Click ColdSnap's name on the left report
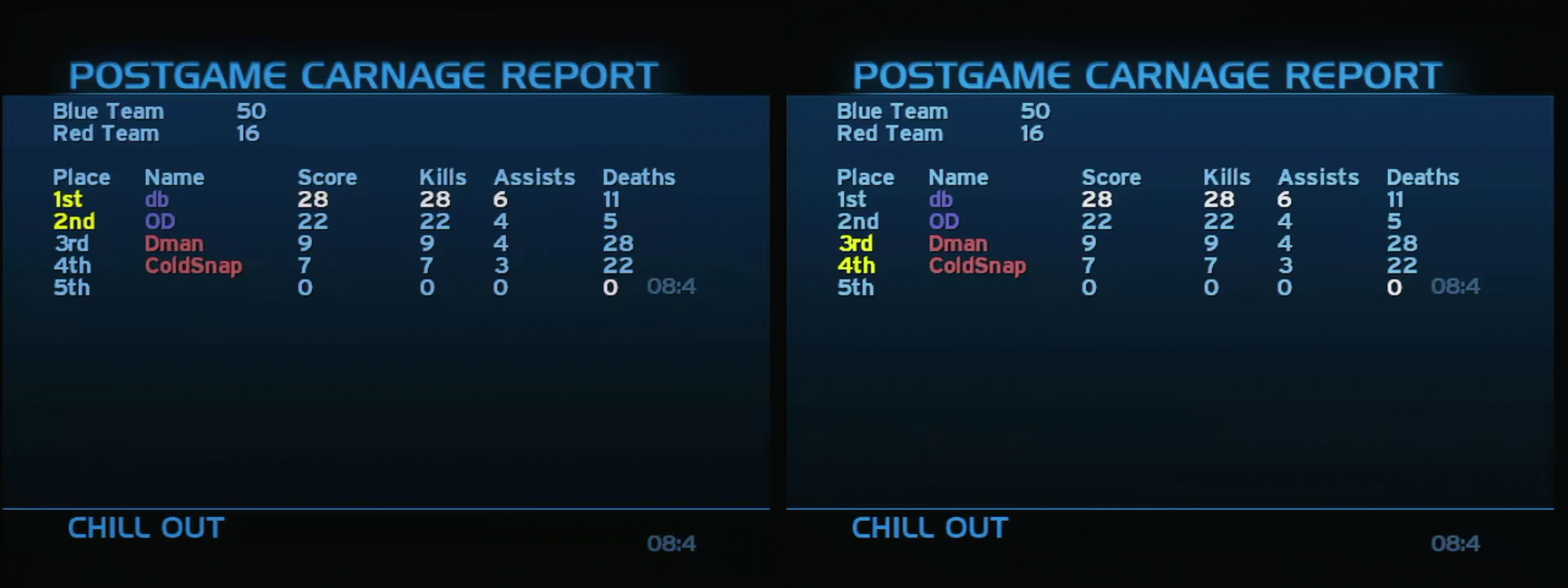The width and height of the screenshot is (1568, 588). coord(194,265)
